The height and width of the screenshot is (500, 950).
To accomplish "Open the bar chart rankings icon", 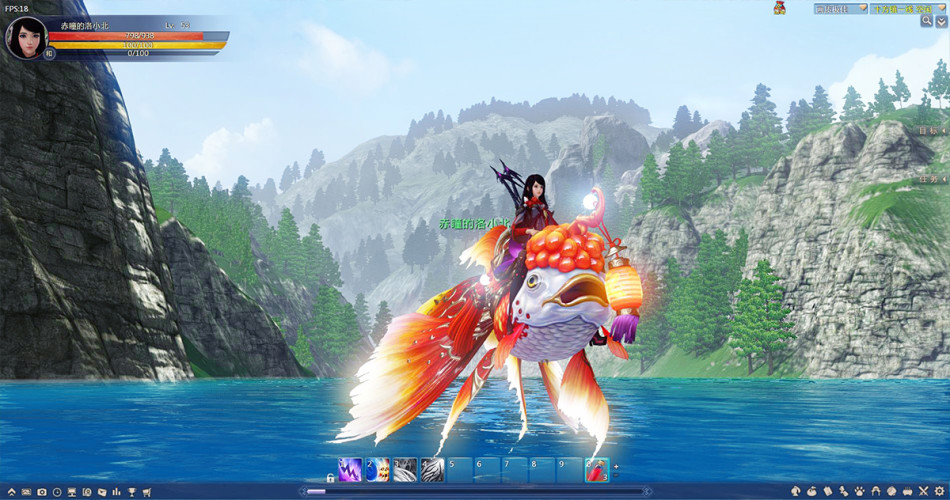I will [117, 492].
